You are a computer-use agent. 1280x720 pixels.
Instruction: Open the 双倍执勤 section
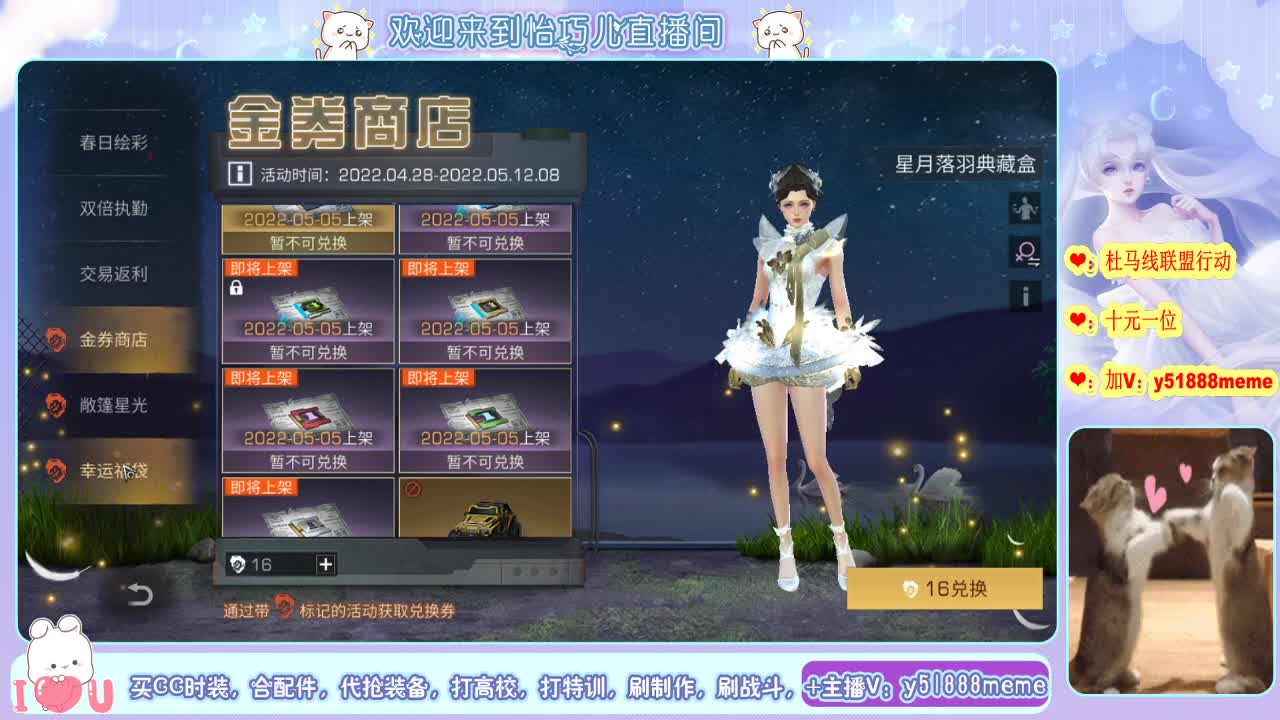click(117, 208)
